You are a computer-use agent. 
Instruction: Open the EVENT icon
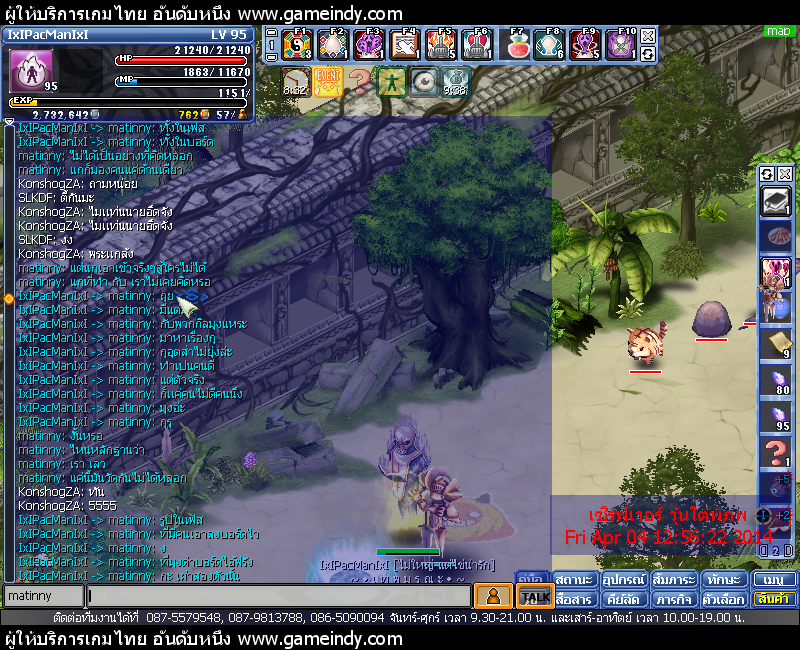coord(327,80)
